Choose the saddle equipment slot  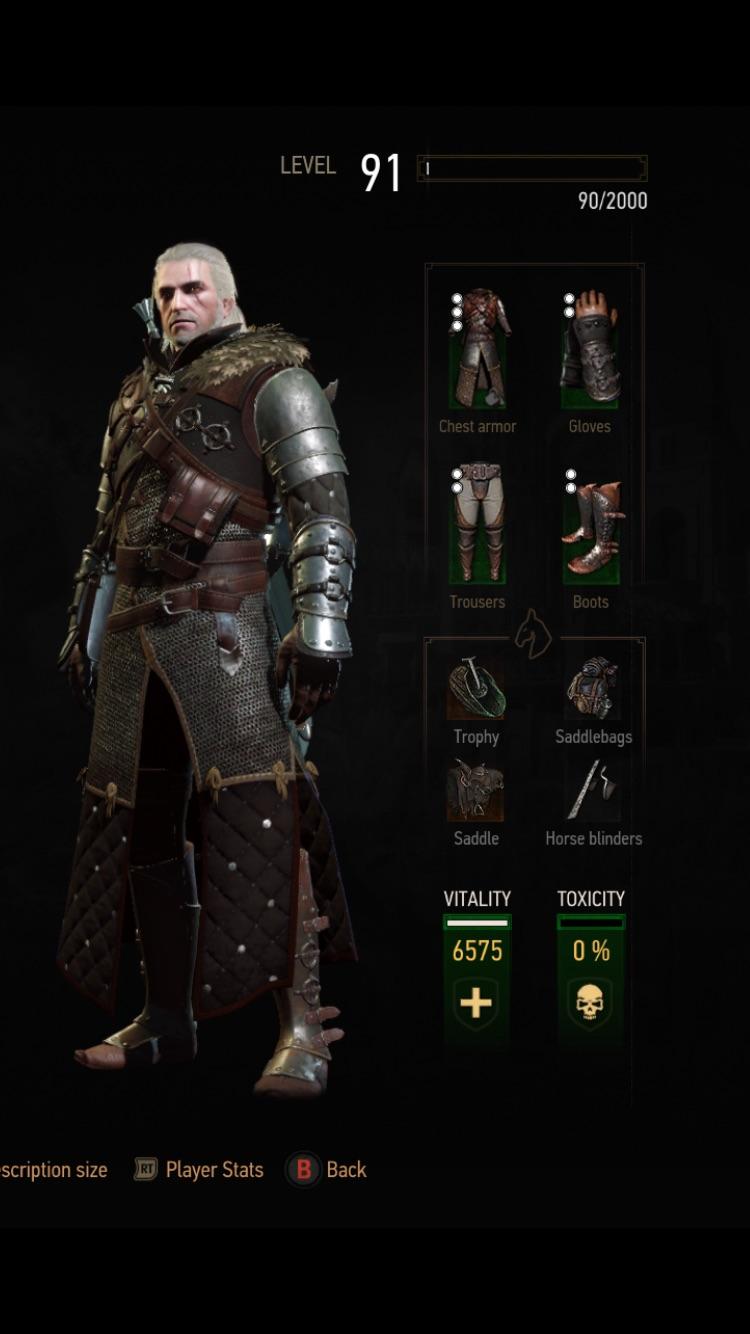[476, 791]
